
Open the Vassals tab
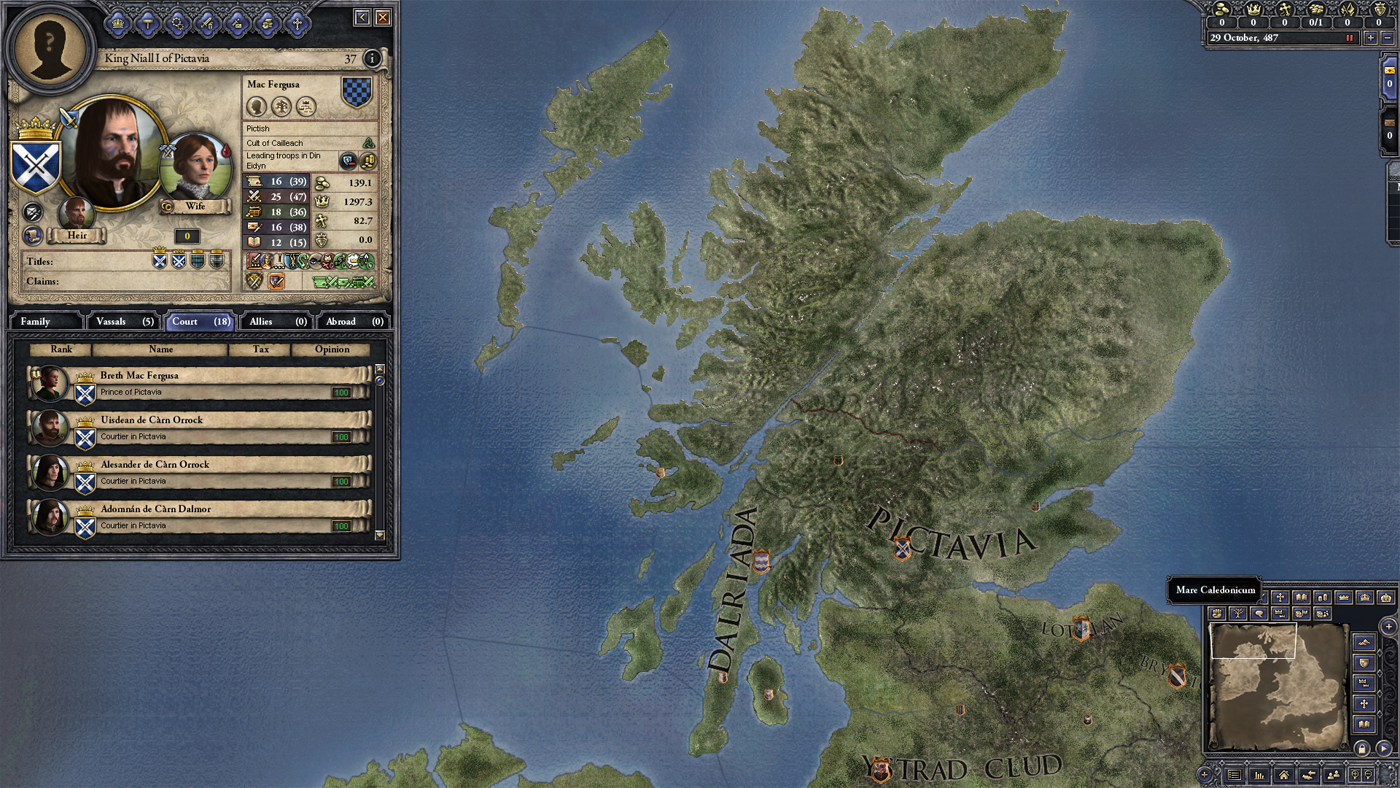122,321
